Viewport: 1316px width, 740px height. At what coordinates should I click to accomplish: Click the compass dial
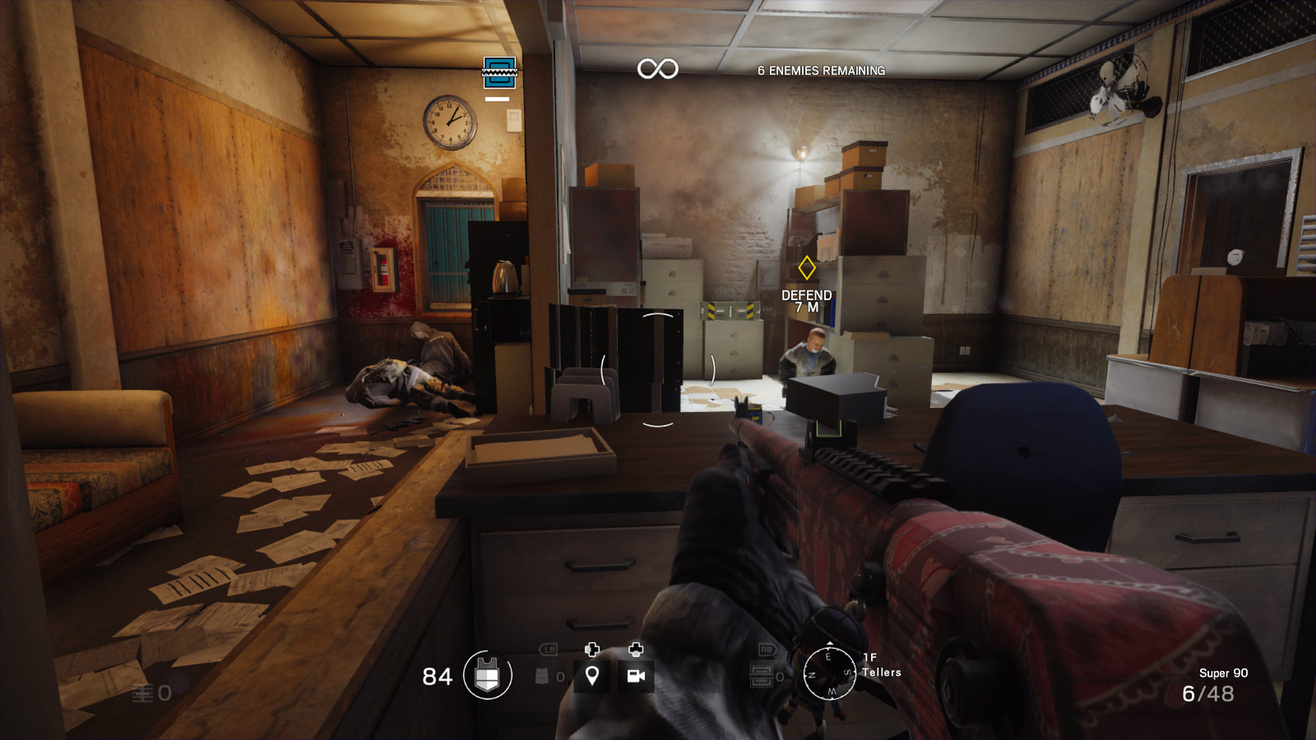[x=829, y=673]
